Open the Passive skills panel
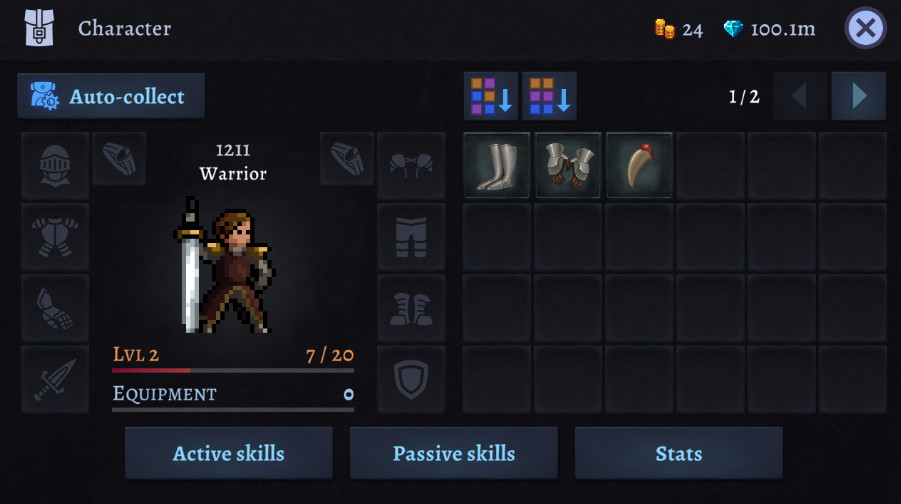This screenshot has height=504, width=901. pyautogui.click(x=453, y=453)
